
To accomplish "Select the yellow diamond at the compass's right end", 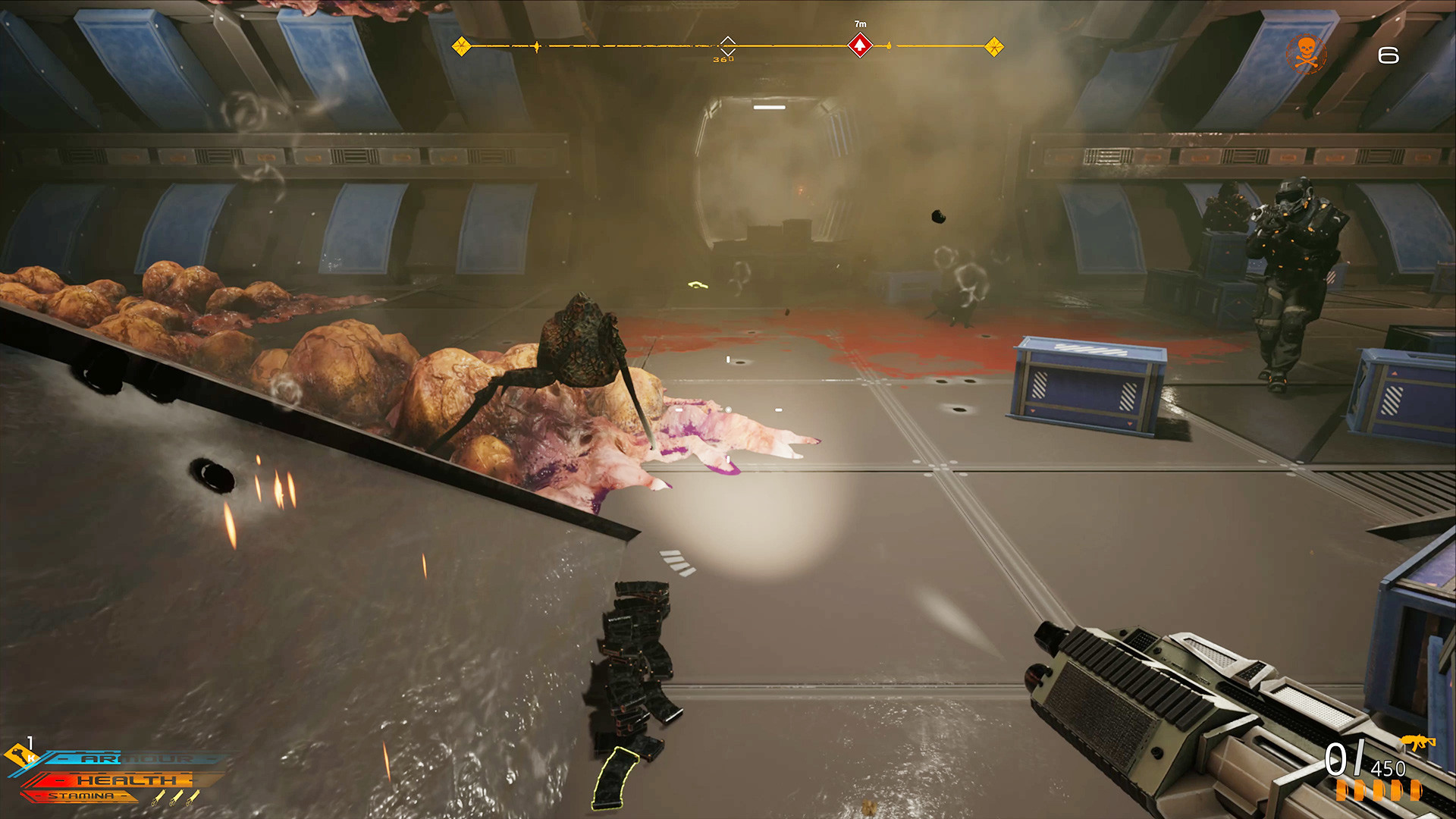I will click(993, 47).
